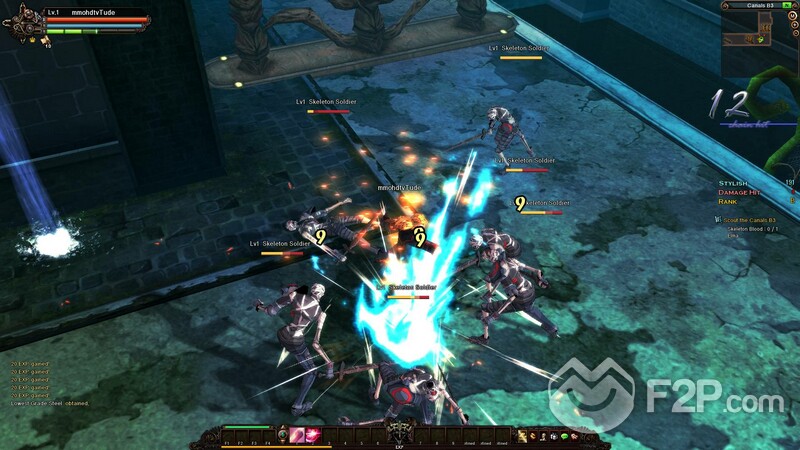
Task: Open the green chat bubble menu icon
Action: [x=562, y=436]
